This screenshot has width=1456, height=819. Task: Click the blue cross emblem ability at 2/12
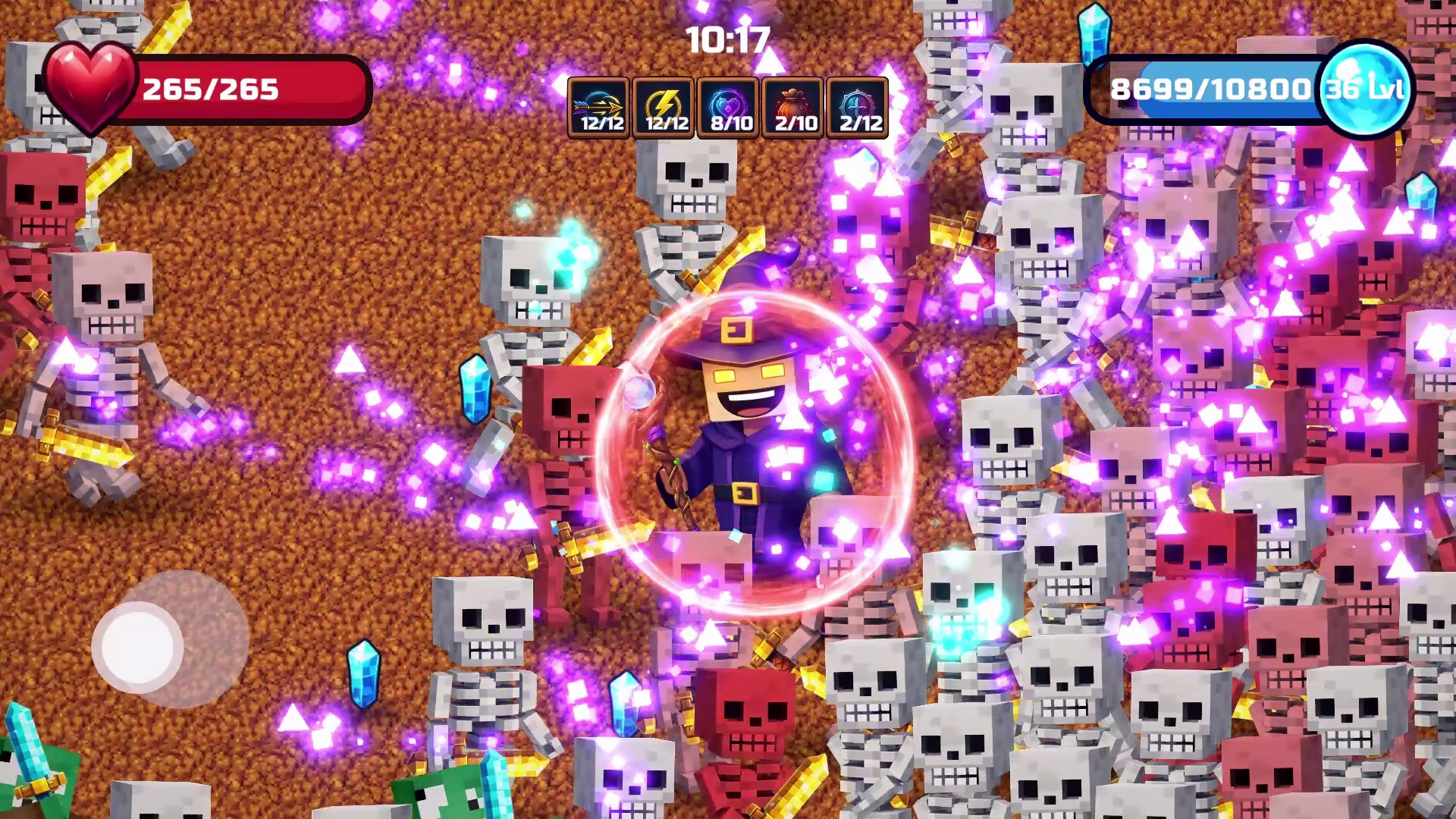tap(860, 108)
